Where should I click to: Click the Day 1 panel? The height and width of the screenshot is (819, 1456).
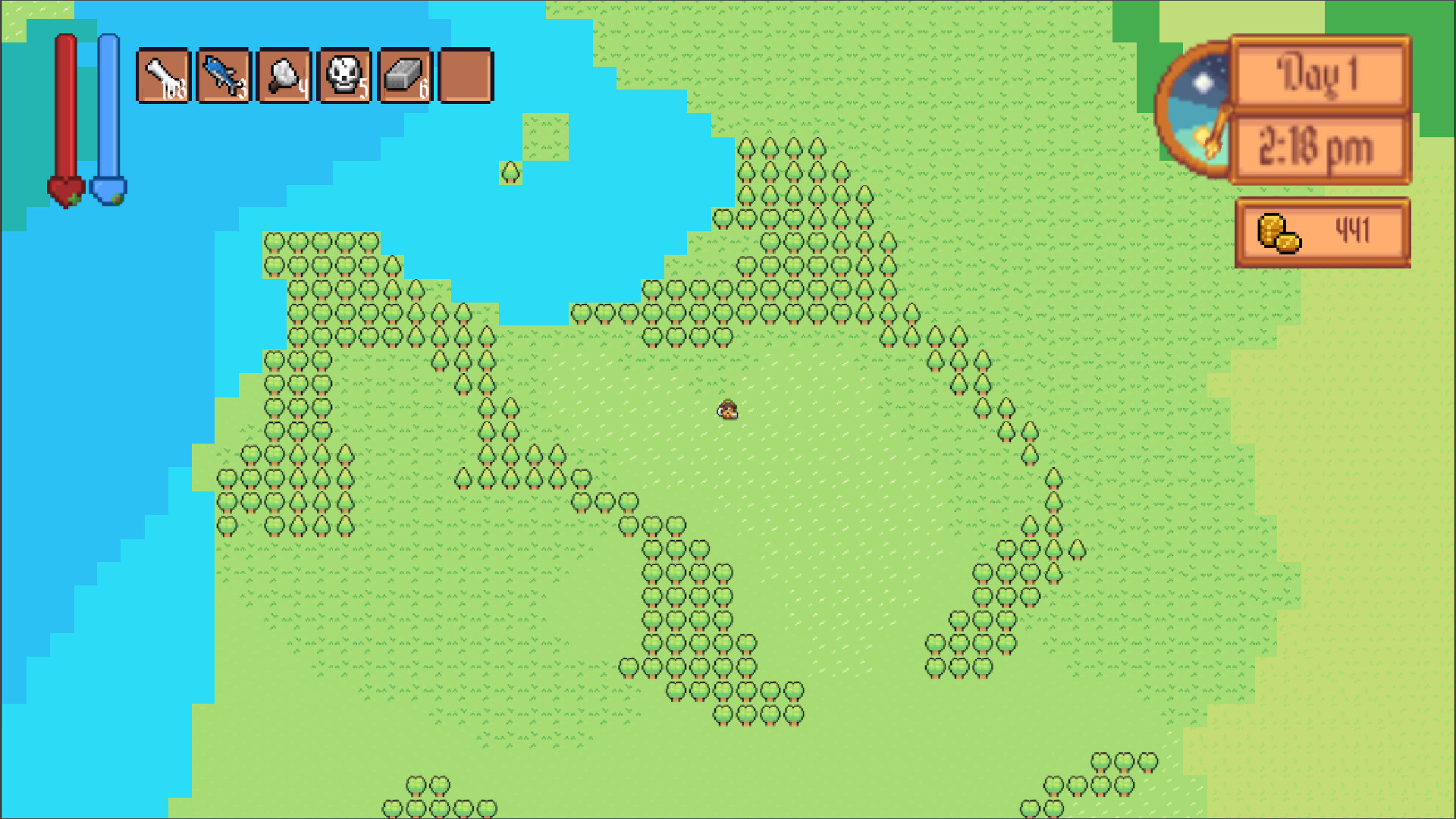(1319, 74)
